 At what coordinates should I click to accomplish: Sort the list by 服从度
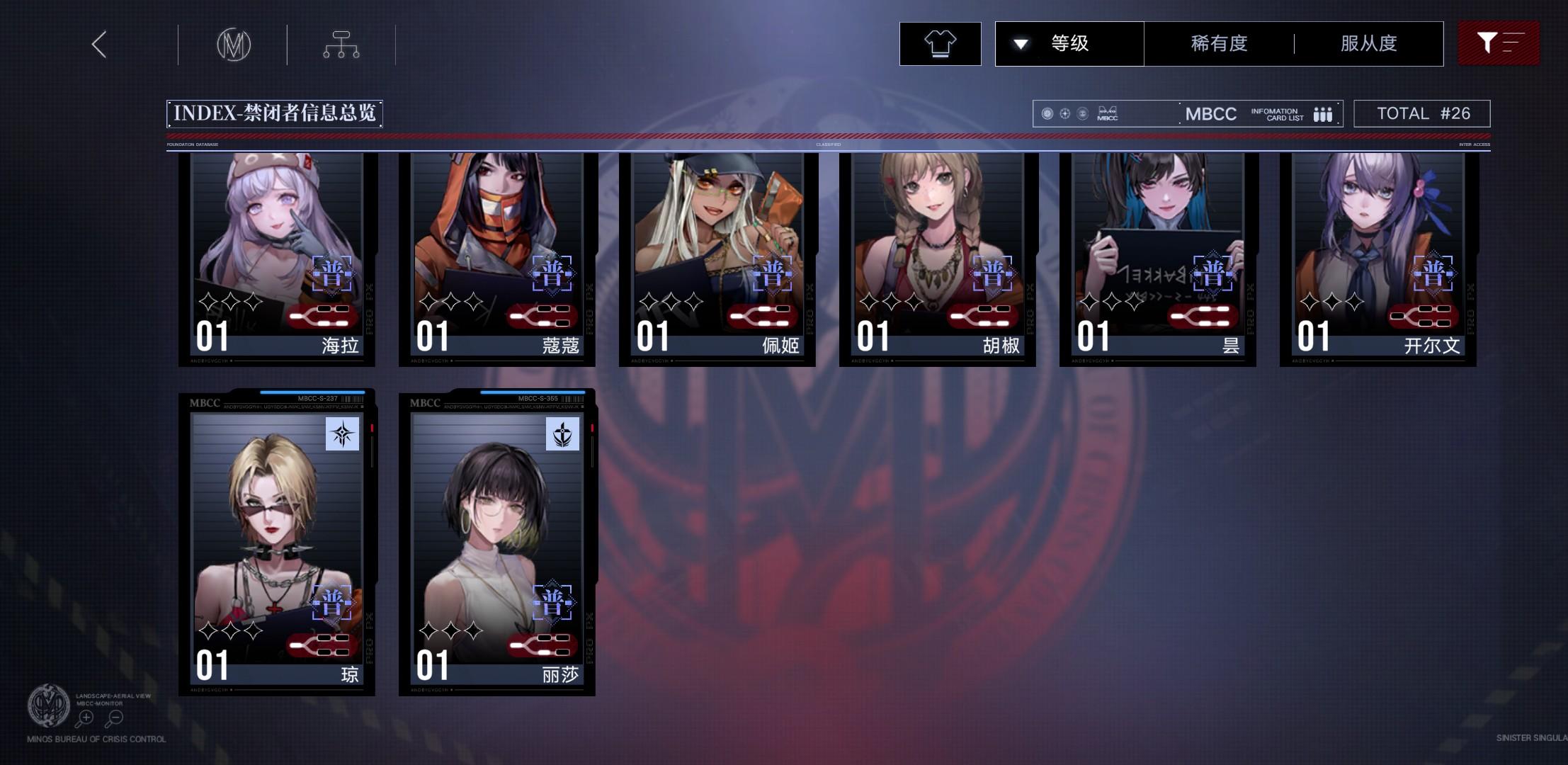coord(1368,44)
